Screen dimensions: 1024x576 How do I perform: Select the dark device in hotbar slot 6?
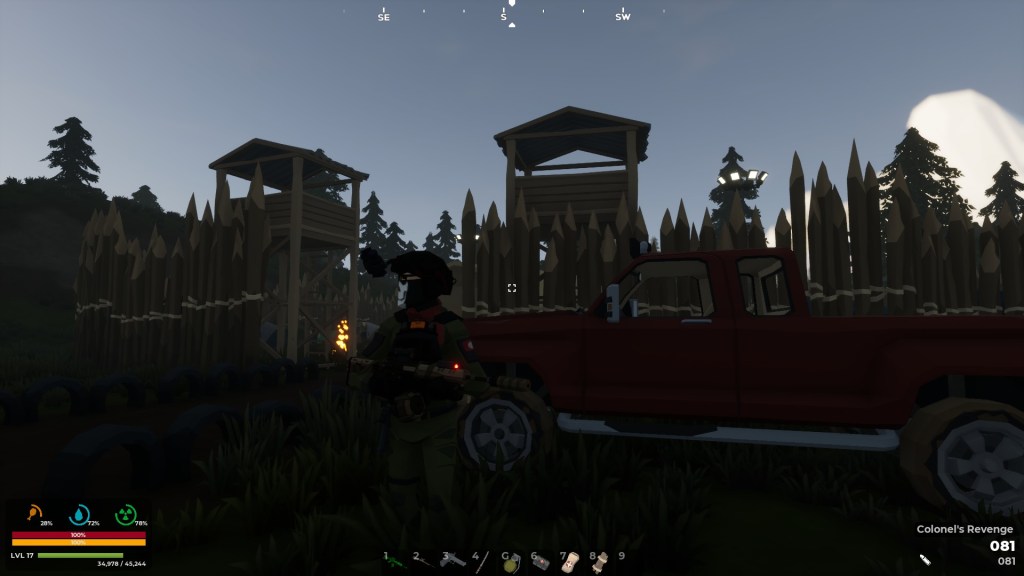pos(541,562)
